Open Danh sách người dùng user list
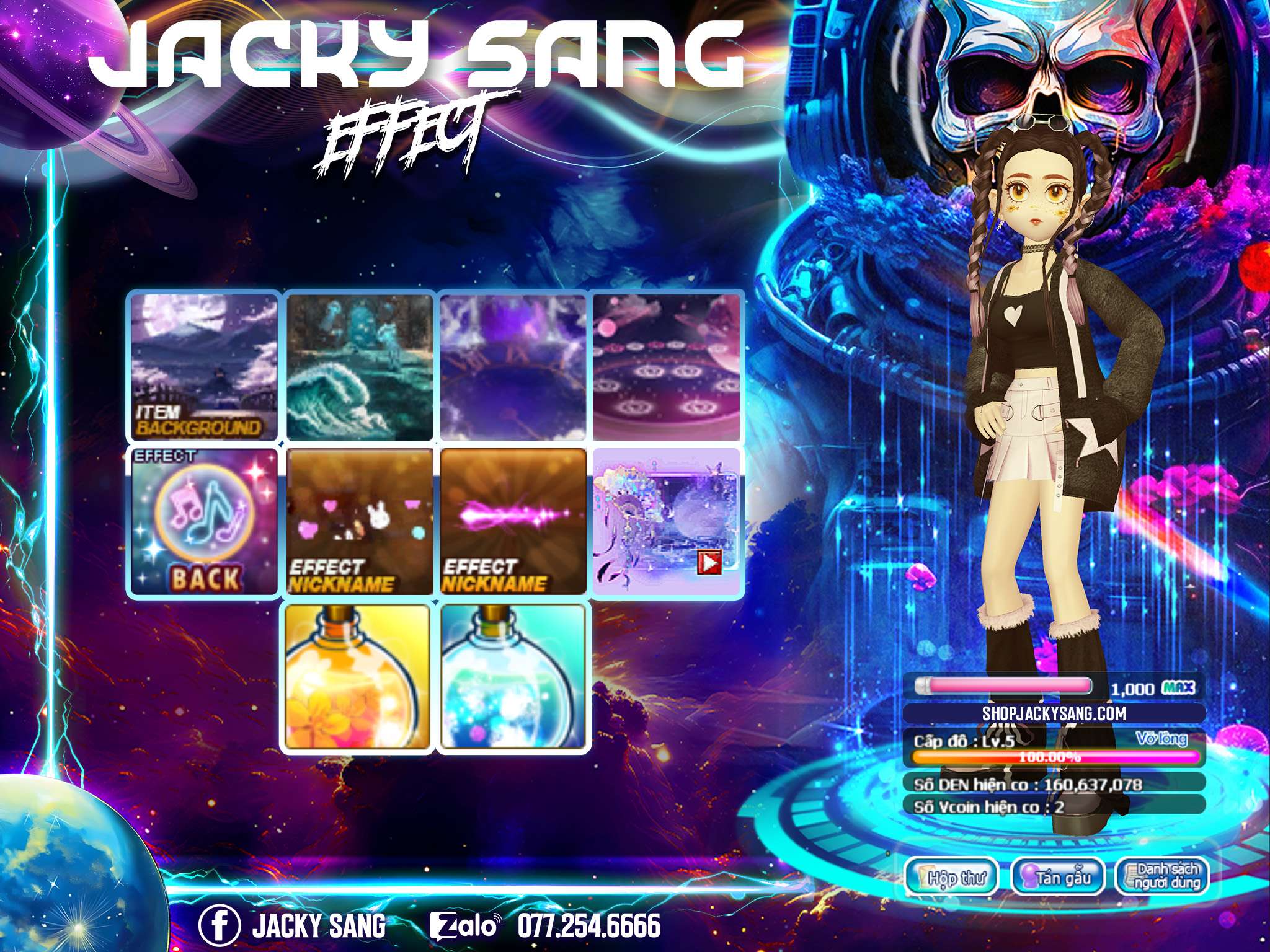This screenshot has height=952, width=1270. coord(1162,876)
